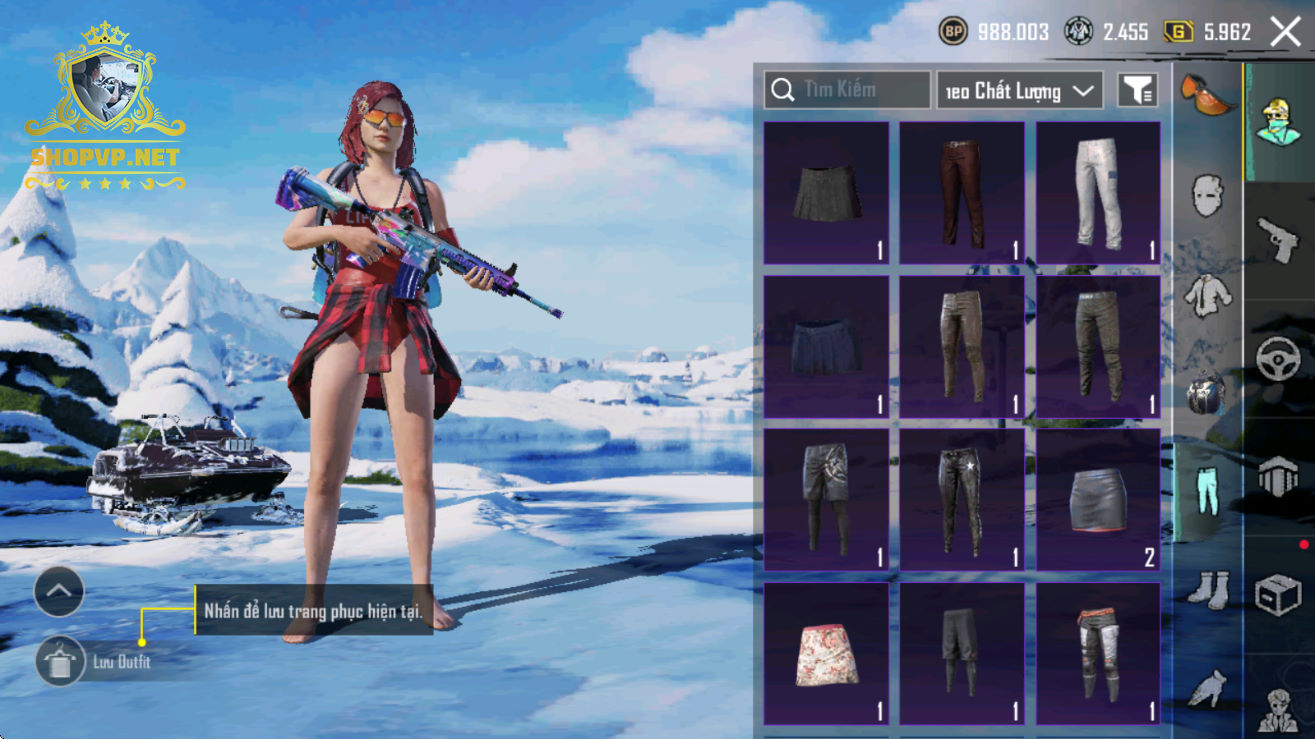
Task: Click the Tìm Kiếm search box
Action: tap(847, 90)
